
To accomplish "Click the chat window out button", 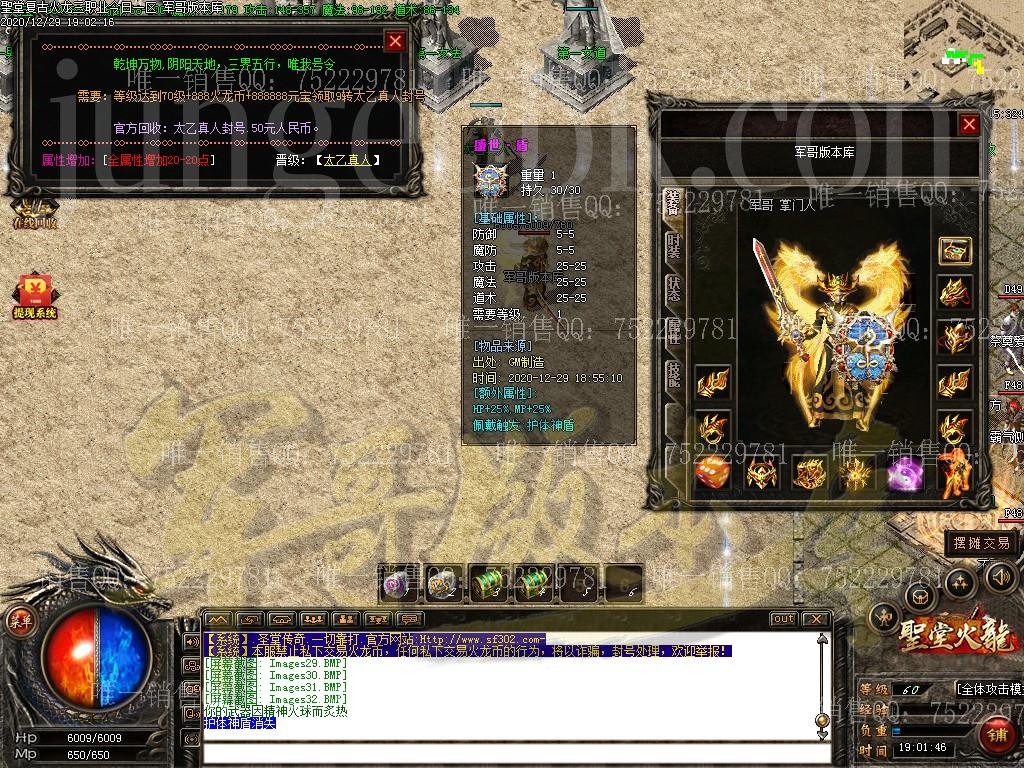I will 784,619.
